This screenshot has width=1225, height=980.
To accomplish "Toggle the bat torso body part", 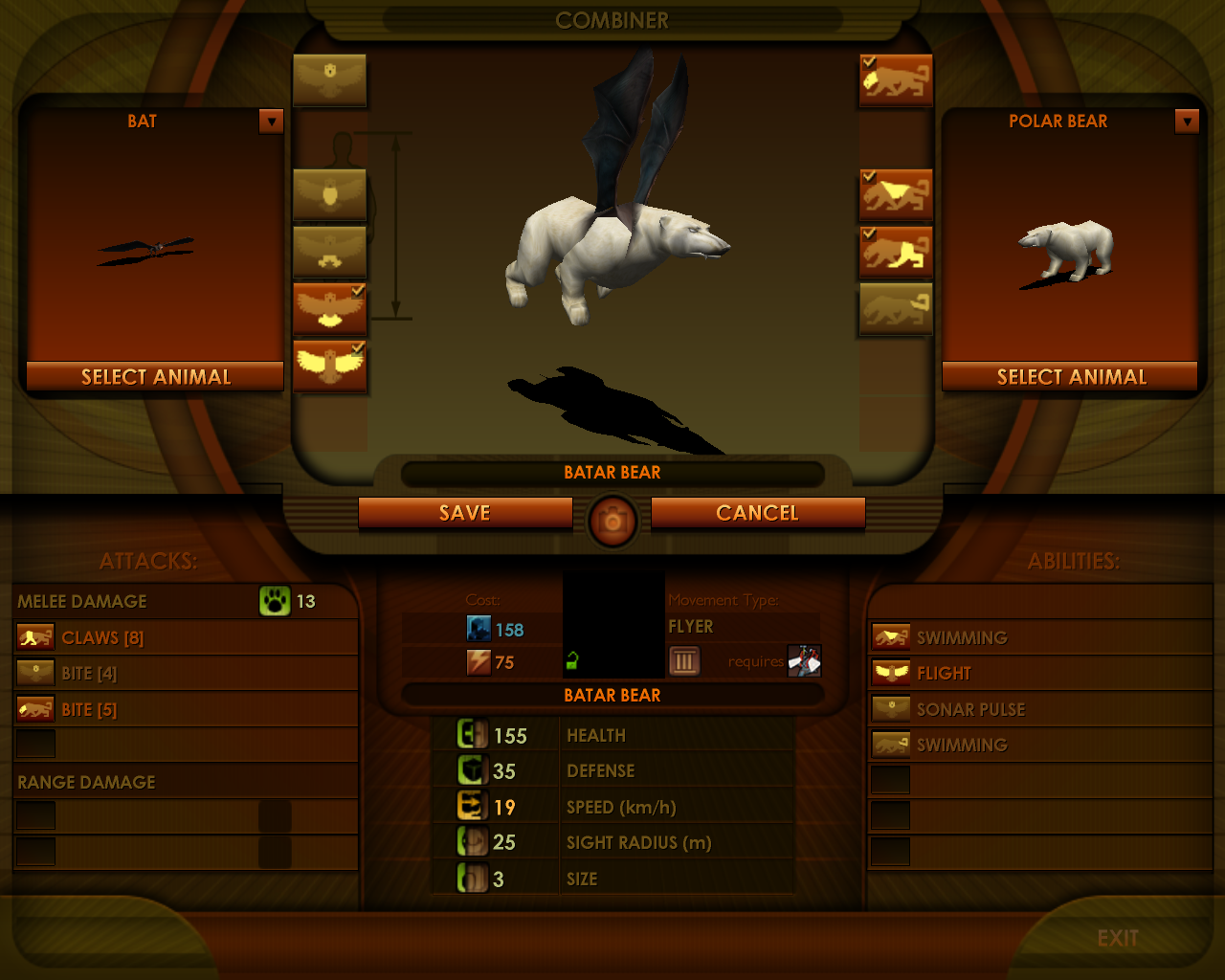I will click(329, 194).
